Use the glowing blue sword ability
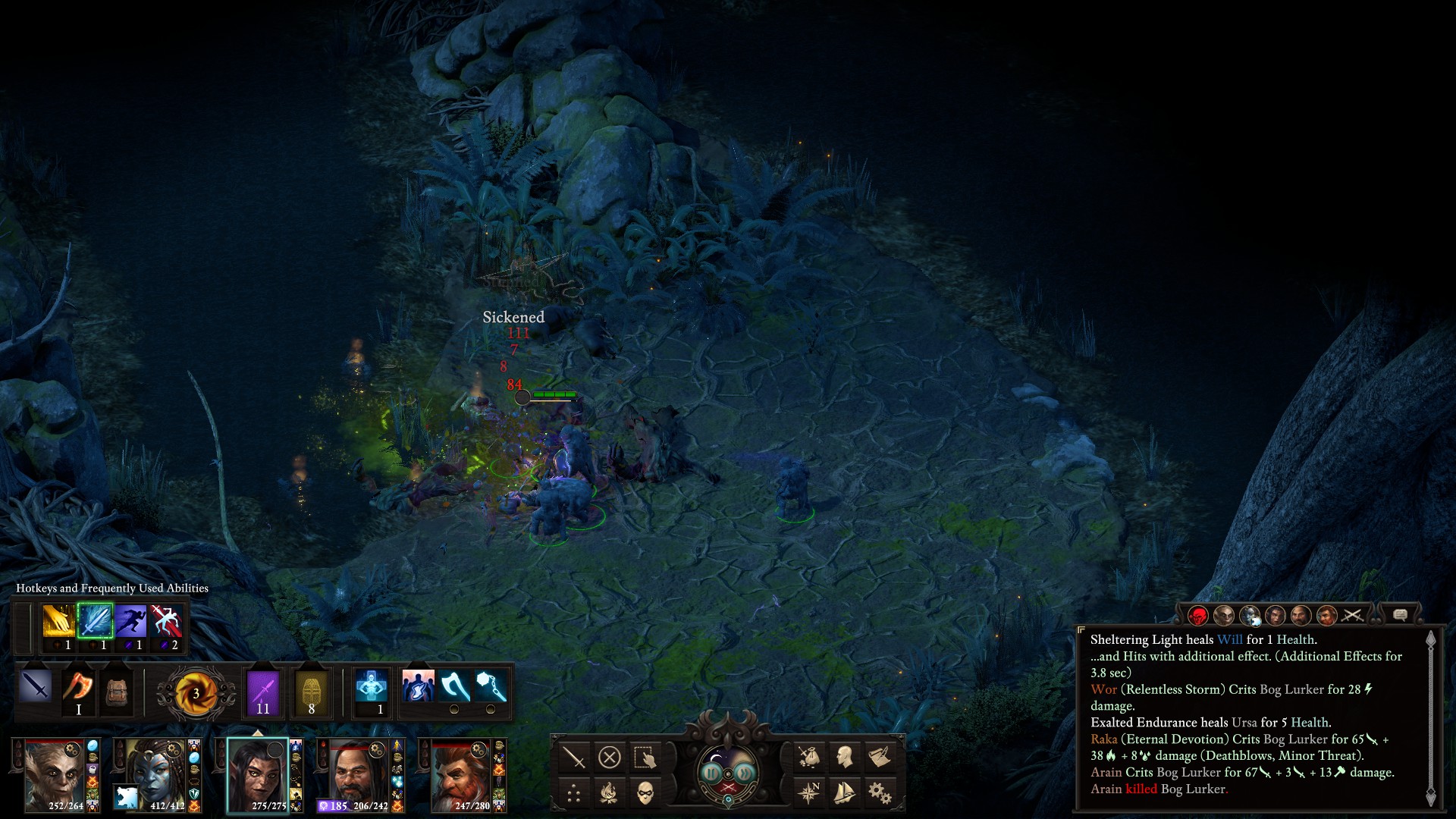 click(x=95, y=622)
